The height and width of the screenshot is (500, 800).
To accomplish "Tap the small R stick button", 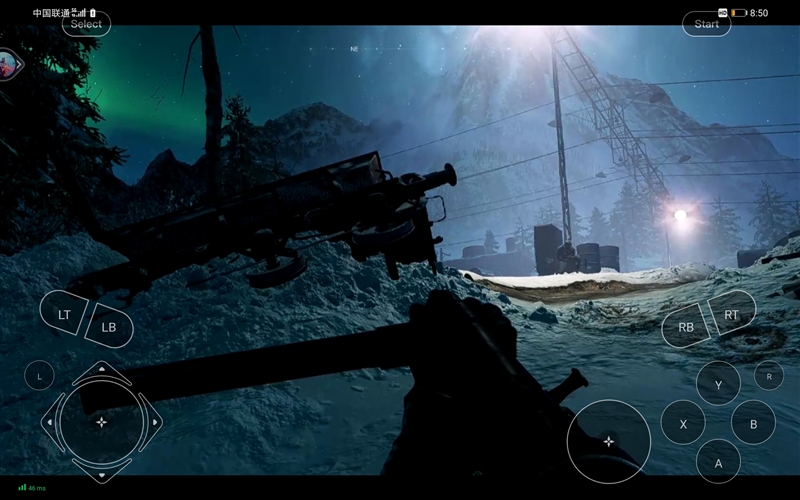I will pos(768,376).
